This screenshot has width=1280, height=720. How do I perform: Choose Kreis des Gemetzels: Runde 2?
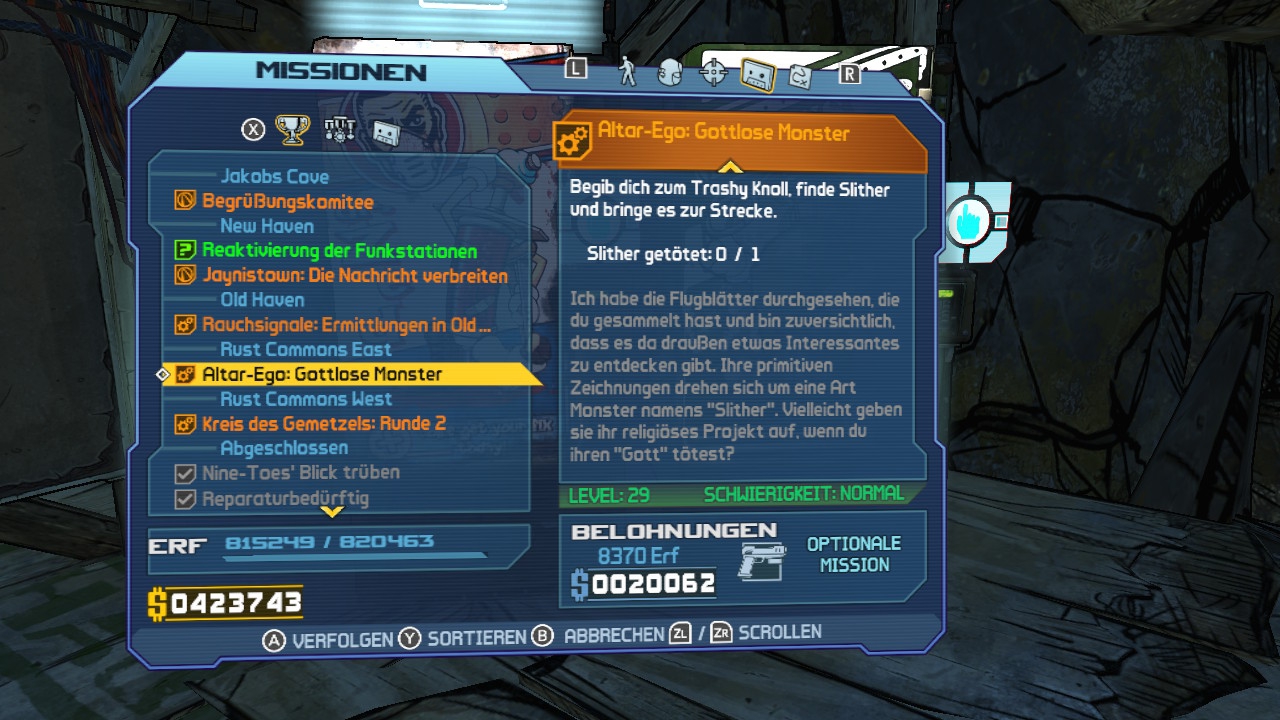(323, 423)
